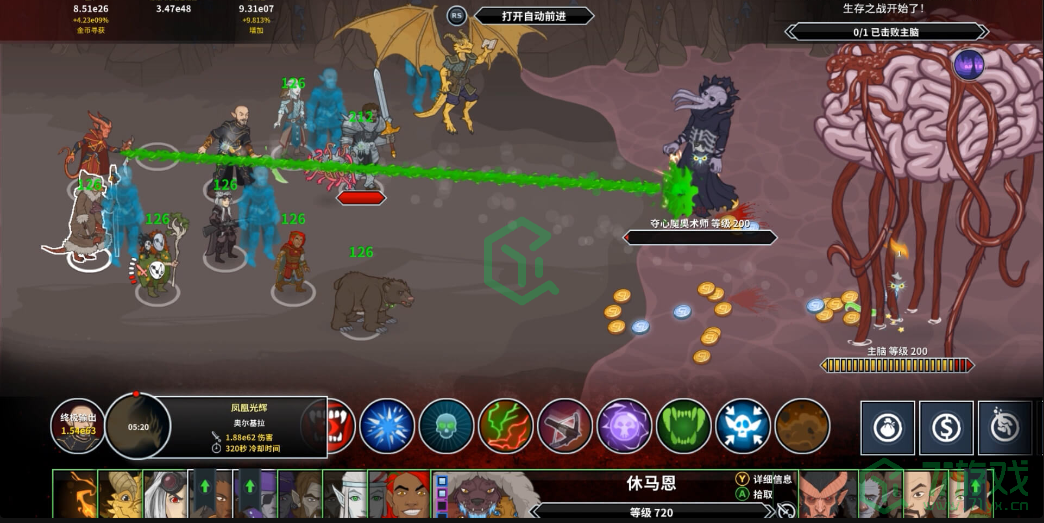Activate the ice crystal burst ability
This screenshot has width=1044, height=523.
pos(386,425)
